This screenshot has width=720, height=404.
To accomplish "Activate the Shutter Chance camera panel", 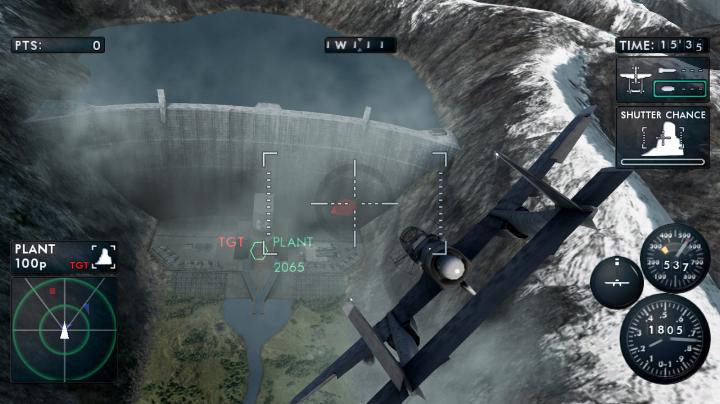I will click(663, 136).
